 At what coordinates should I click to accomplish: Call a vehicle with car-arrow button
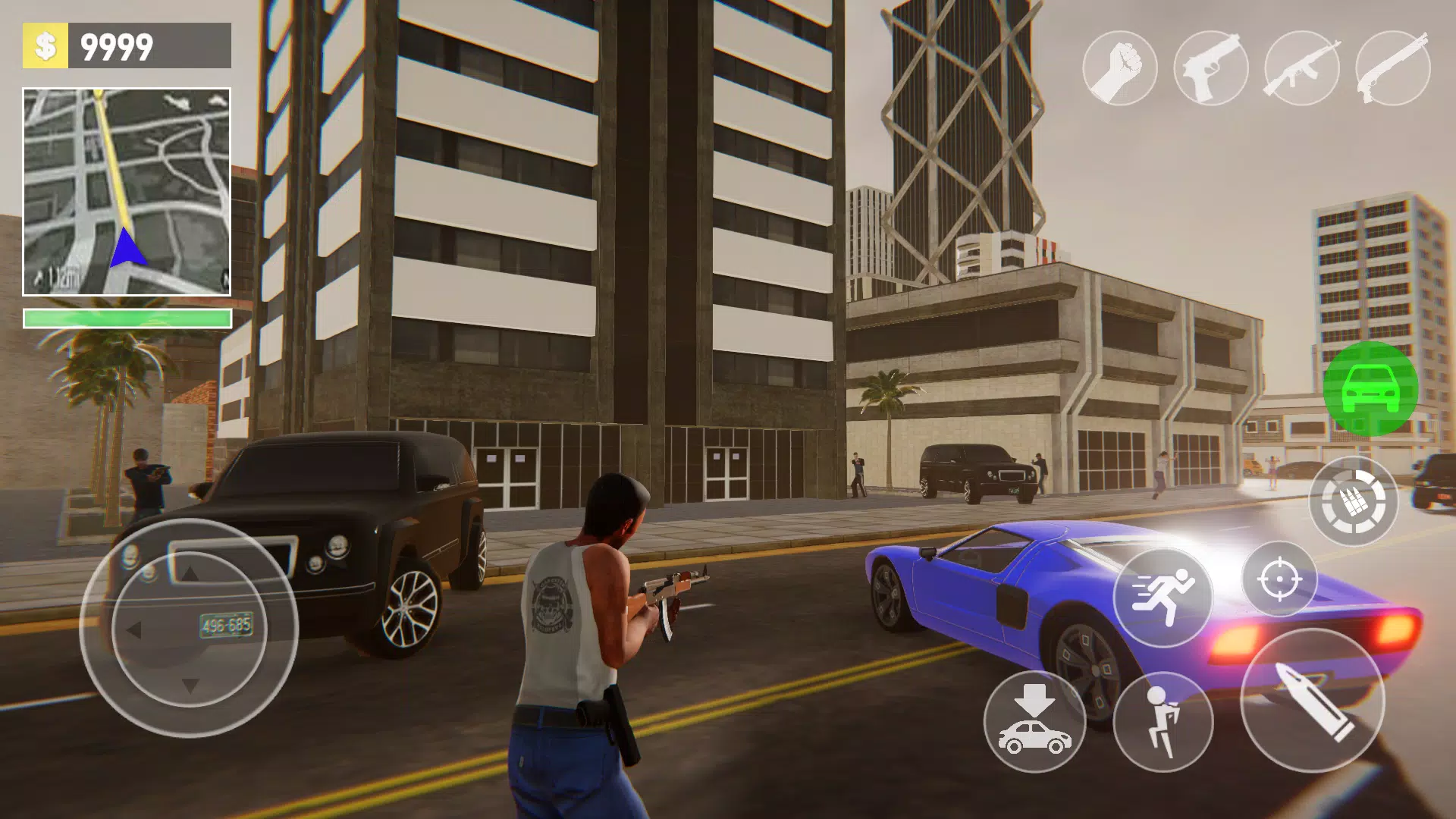pyautogui.click(x=1034, y=721)
